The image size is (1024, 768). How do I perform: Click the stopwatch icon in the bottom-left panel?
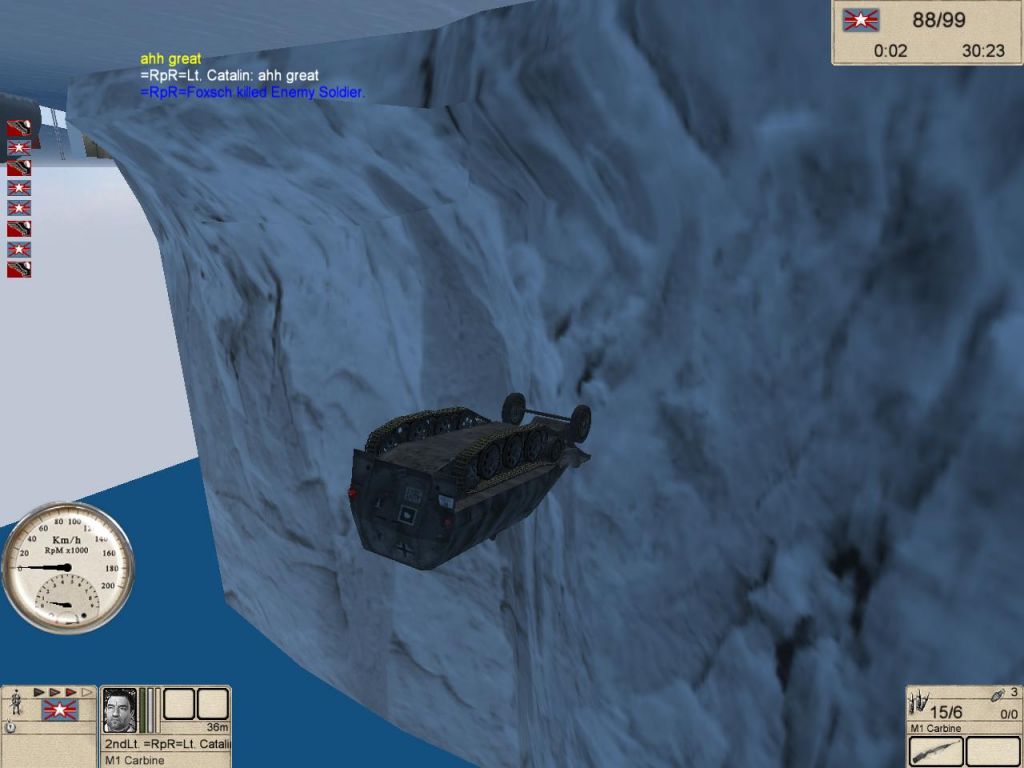[9, 727]
